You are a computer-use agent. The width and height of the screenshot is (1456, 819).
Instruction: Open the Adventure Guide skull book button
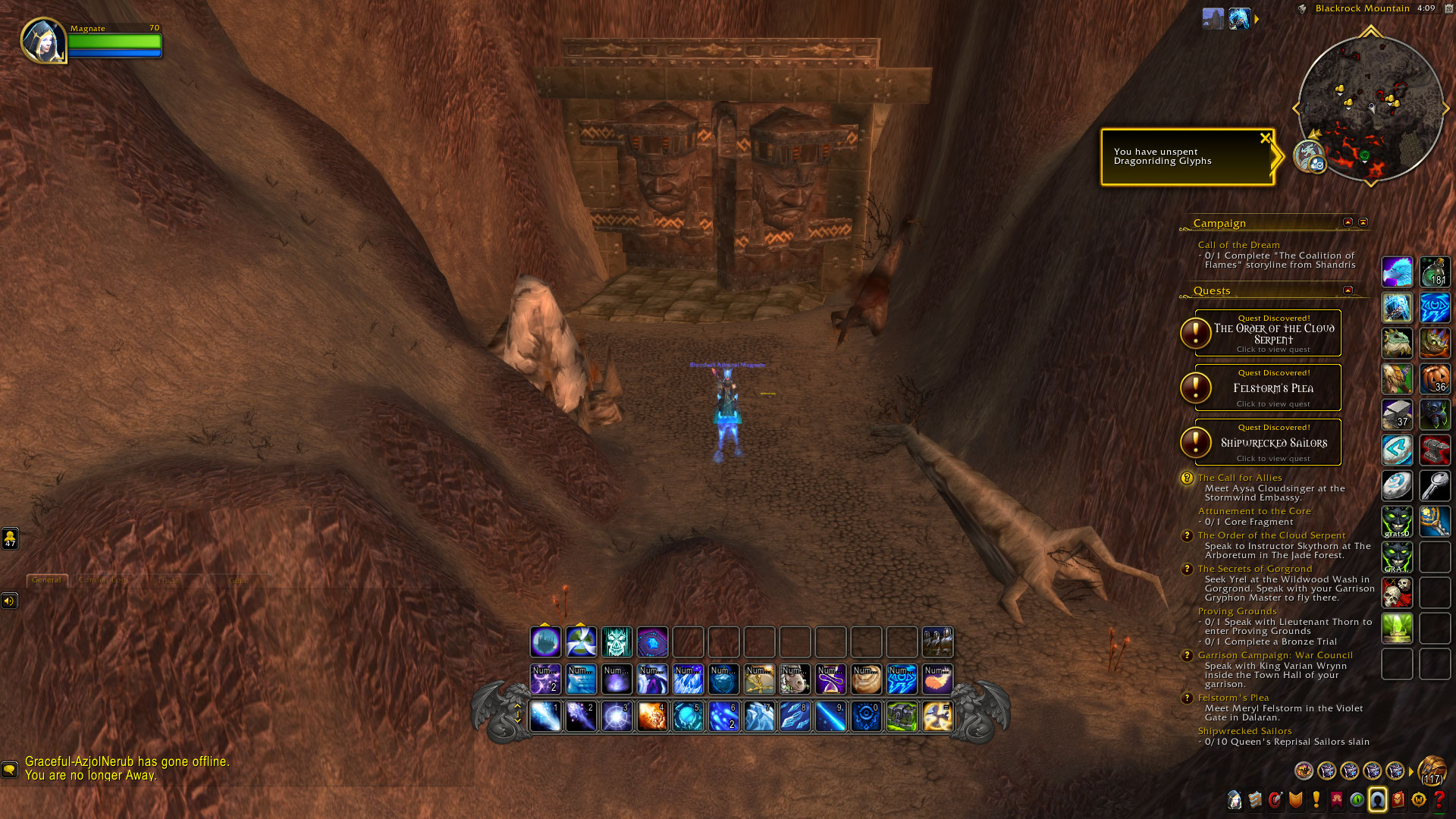point(1398,800)
